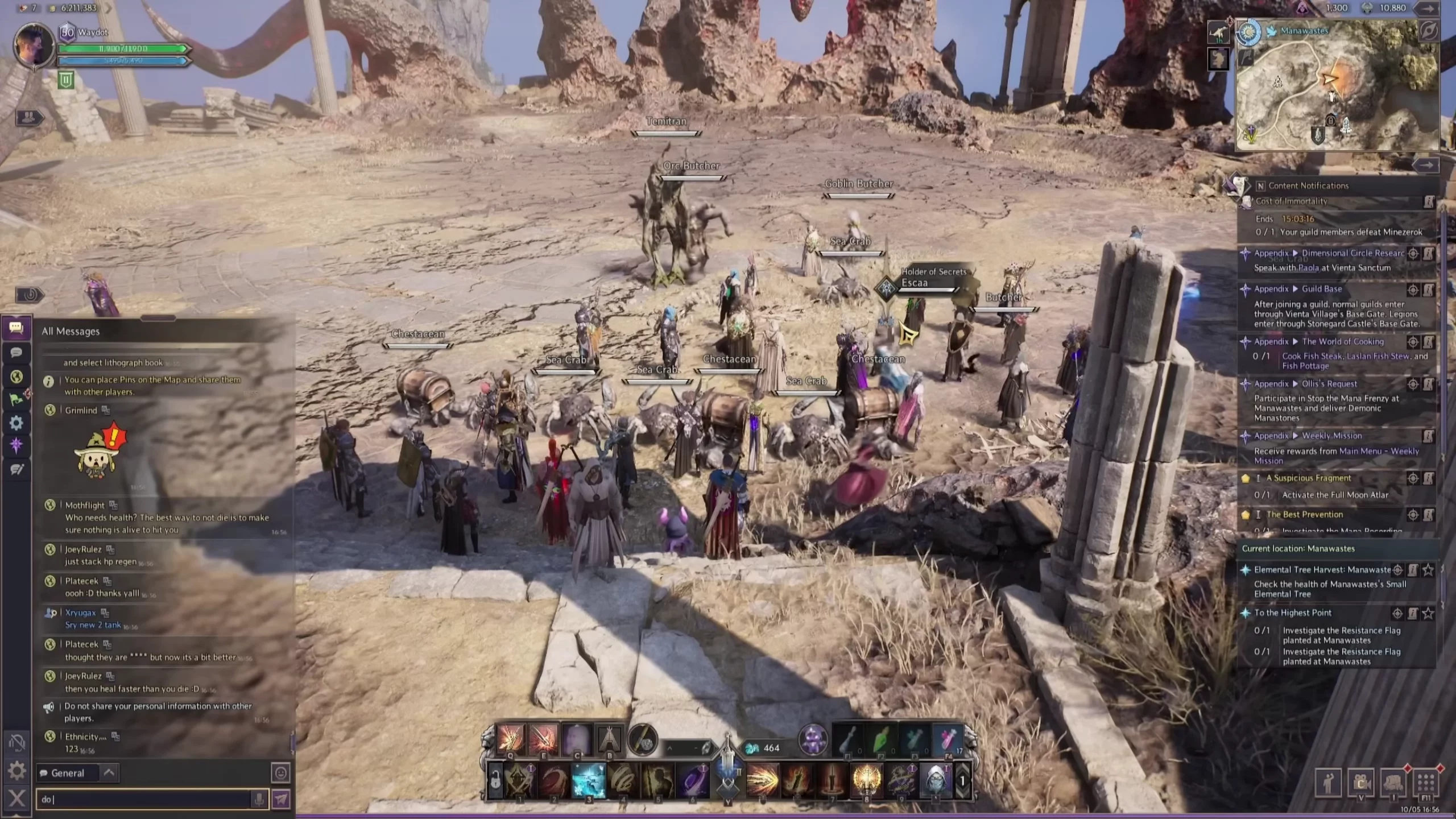
Task: Click the compass button beside the minimap
Action: 1249,33
